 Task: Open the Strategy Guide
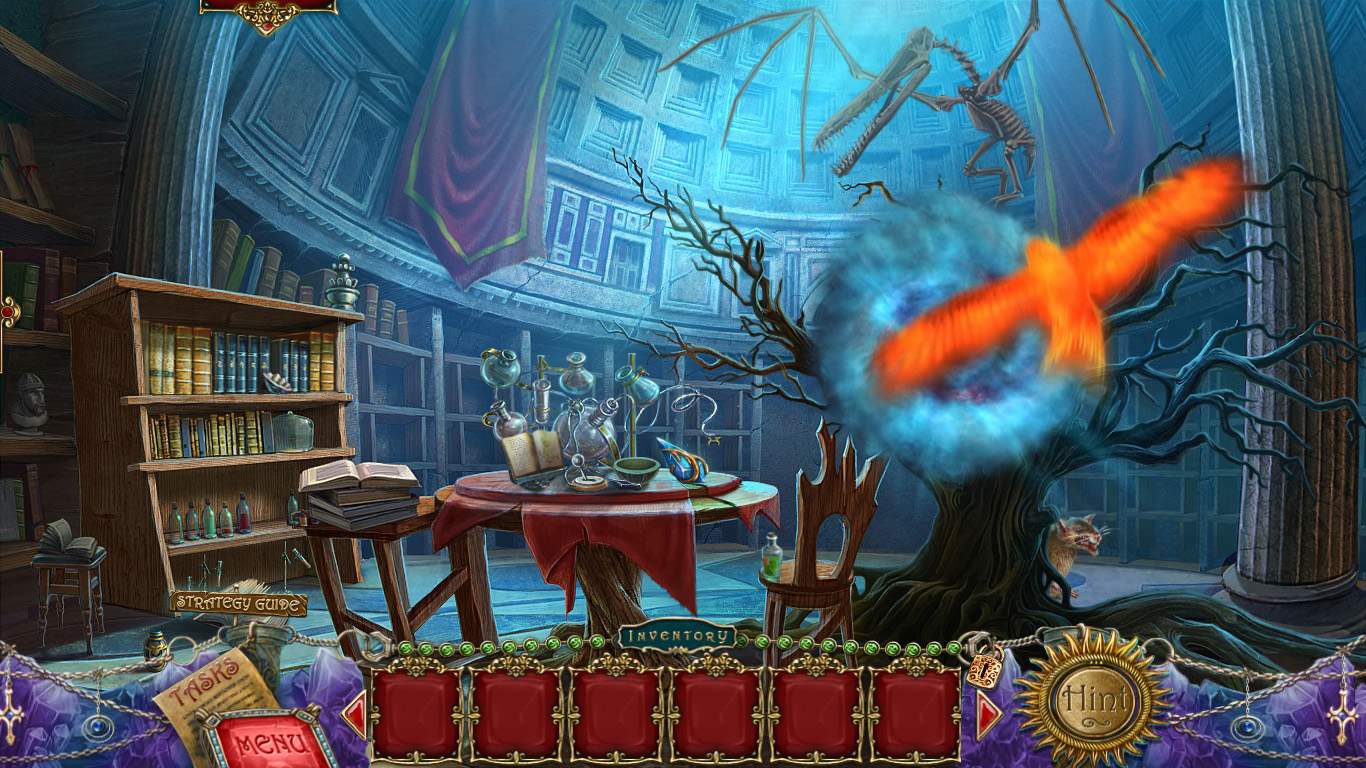point(237,604)
